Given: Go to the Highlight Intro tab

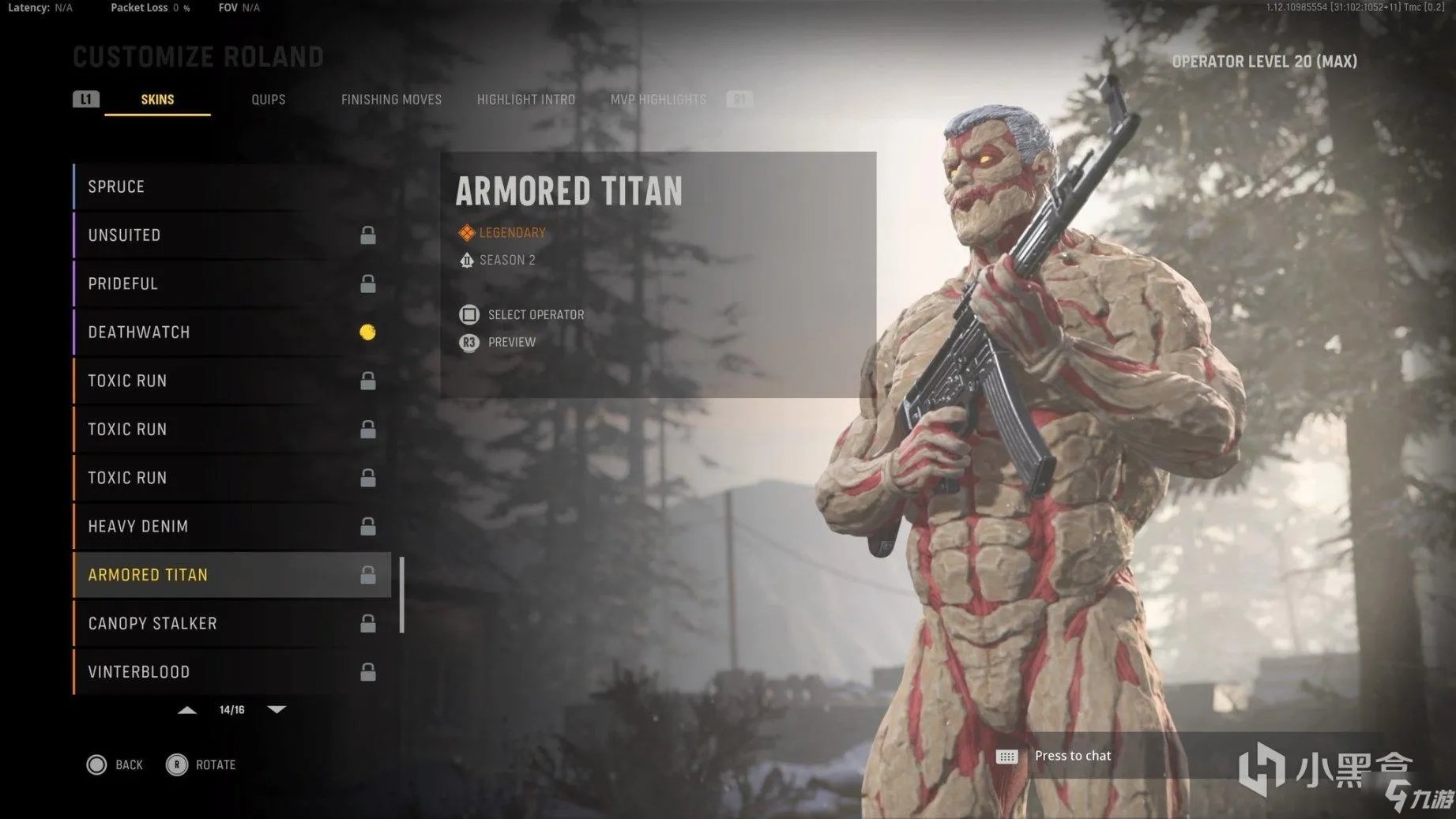Looking at the screenshot, I should pos(525,100).
